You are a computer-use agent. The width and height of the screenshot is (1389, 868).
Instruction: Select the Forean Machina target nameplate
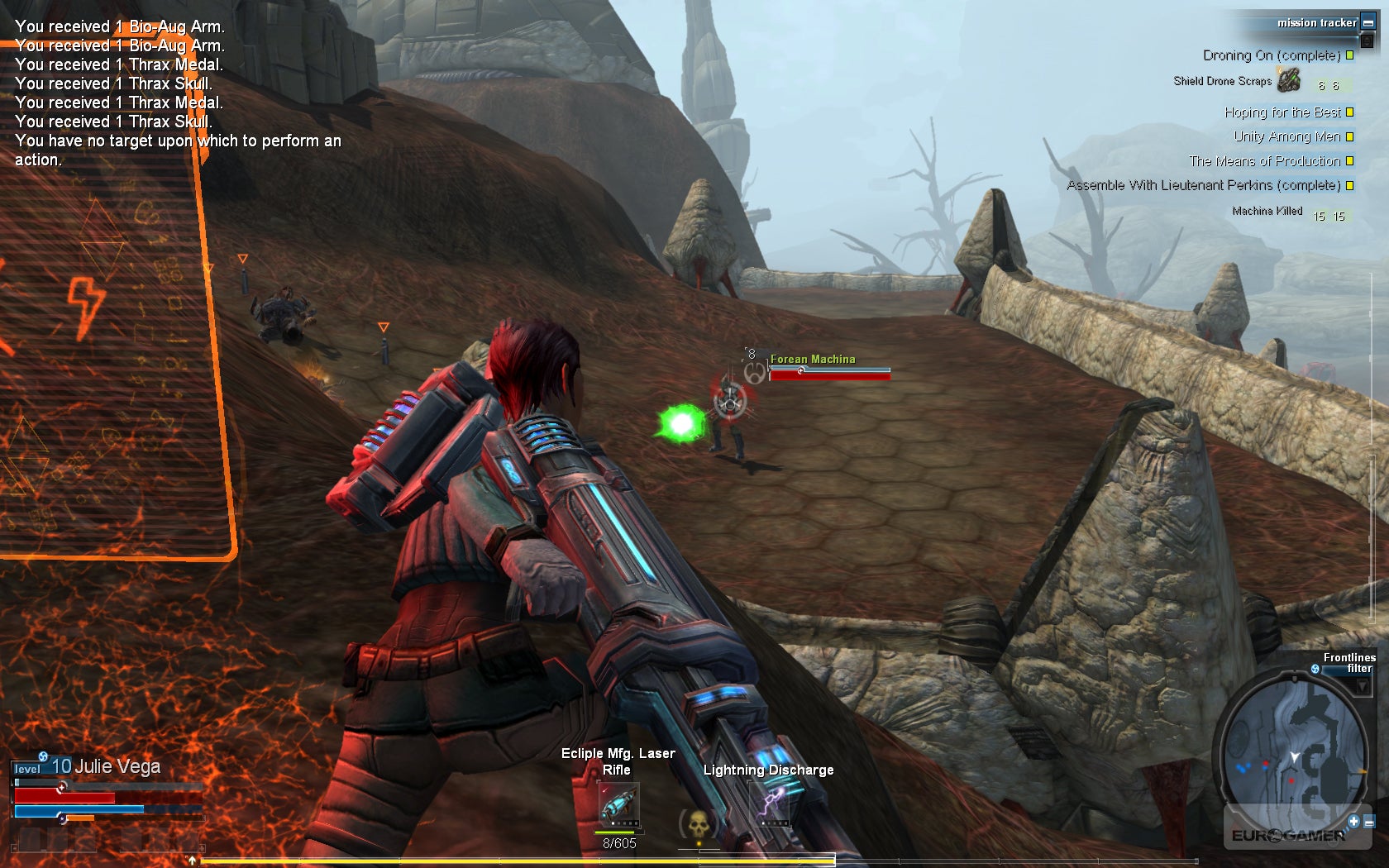click(813, 360)
